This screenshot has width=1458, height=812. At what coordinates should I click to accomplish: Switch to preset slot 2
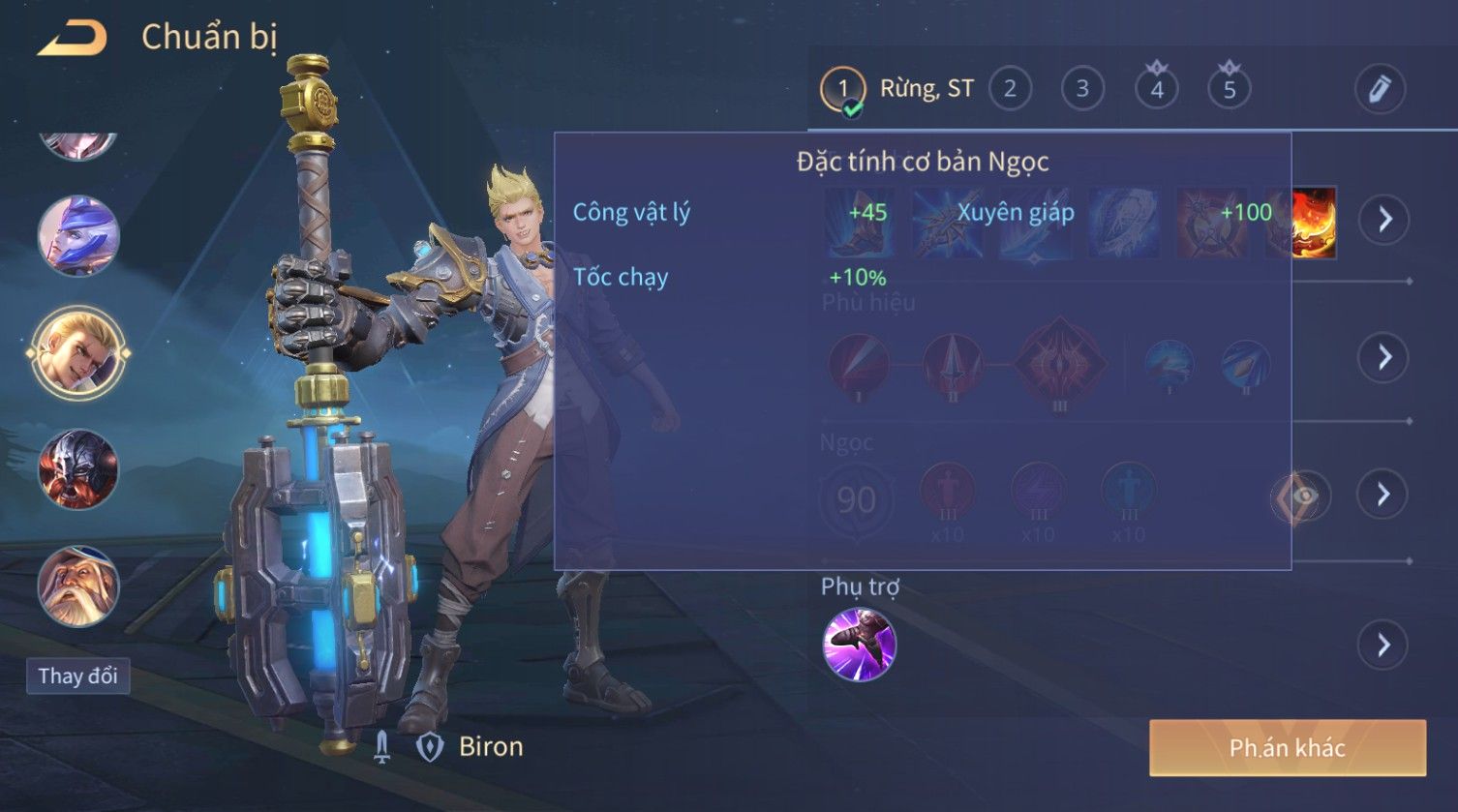coord(1010,89)
